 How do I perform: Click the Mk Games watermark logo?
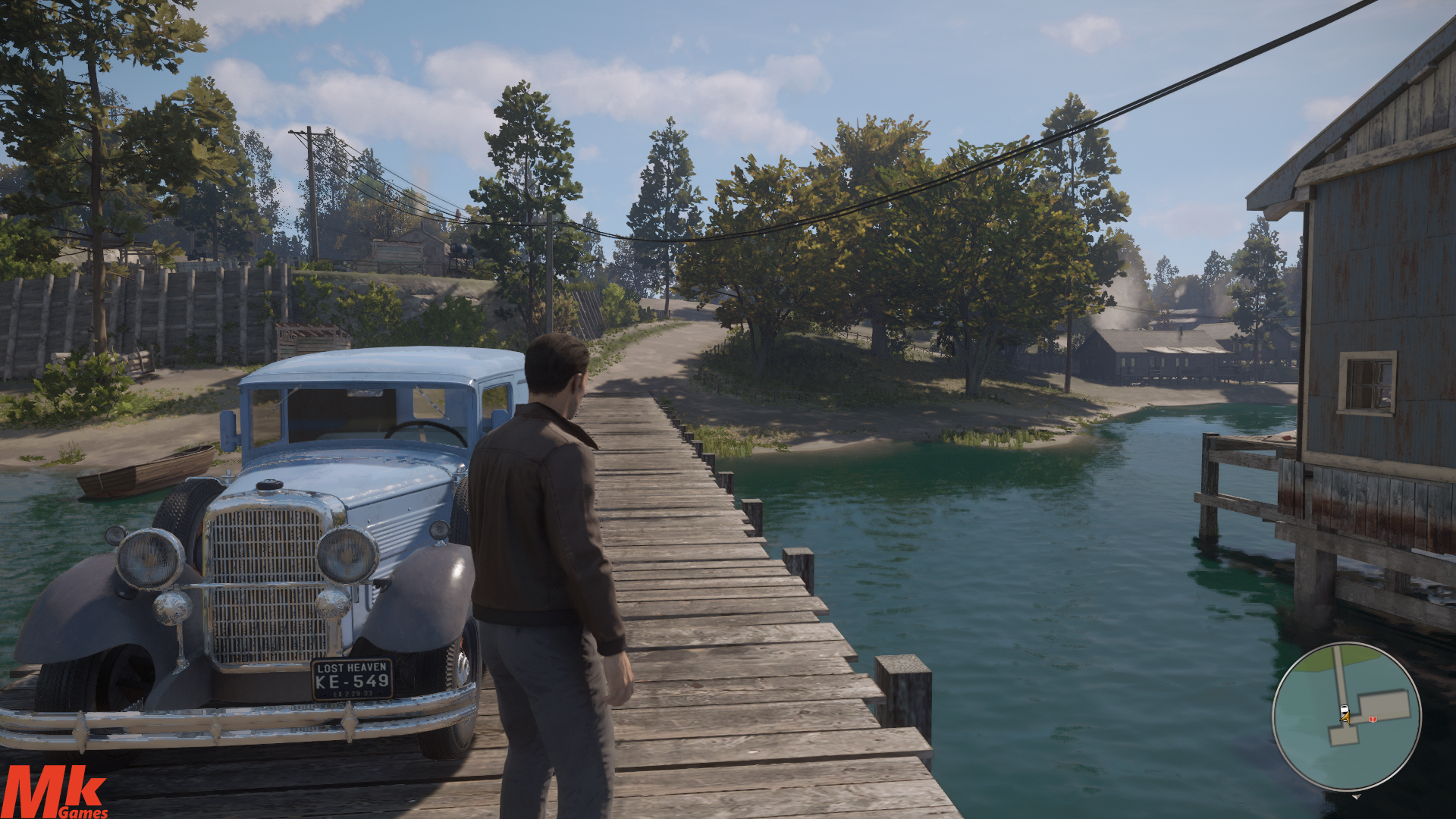(x=55, y=793)
